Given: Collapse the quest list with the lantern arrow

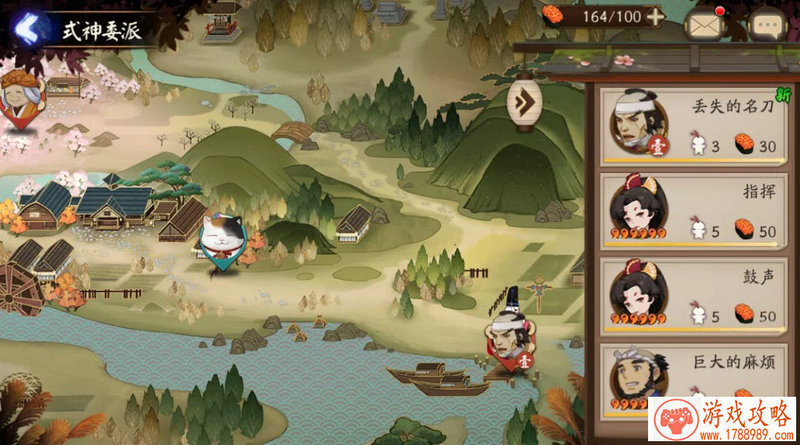Looking at the screenshot, I should tap(524, 100).
